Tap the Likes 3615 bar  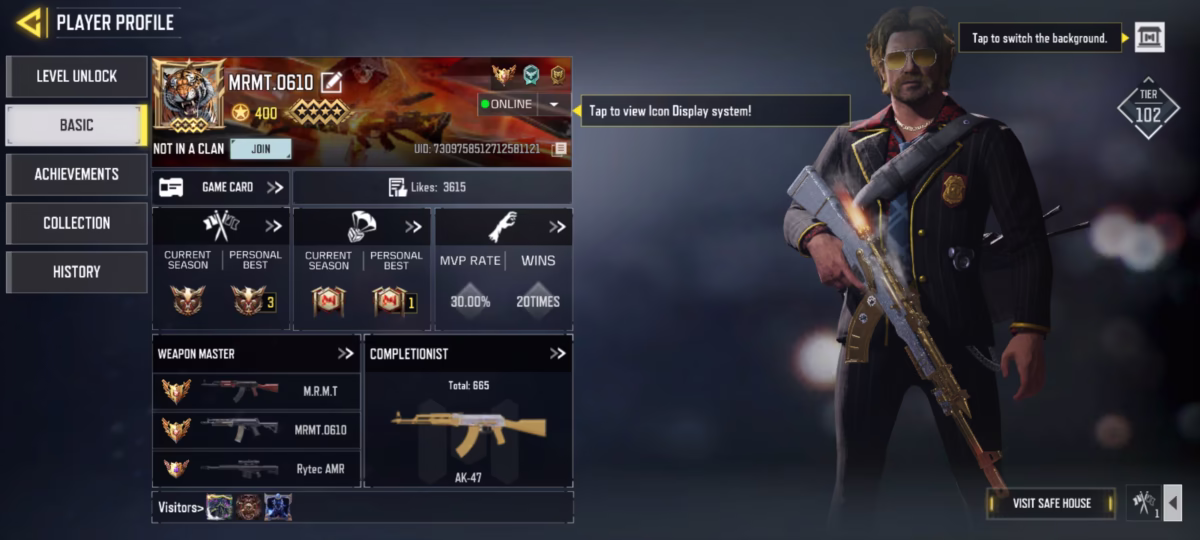pos(432,187)
